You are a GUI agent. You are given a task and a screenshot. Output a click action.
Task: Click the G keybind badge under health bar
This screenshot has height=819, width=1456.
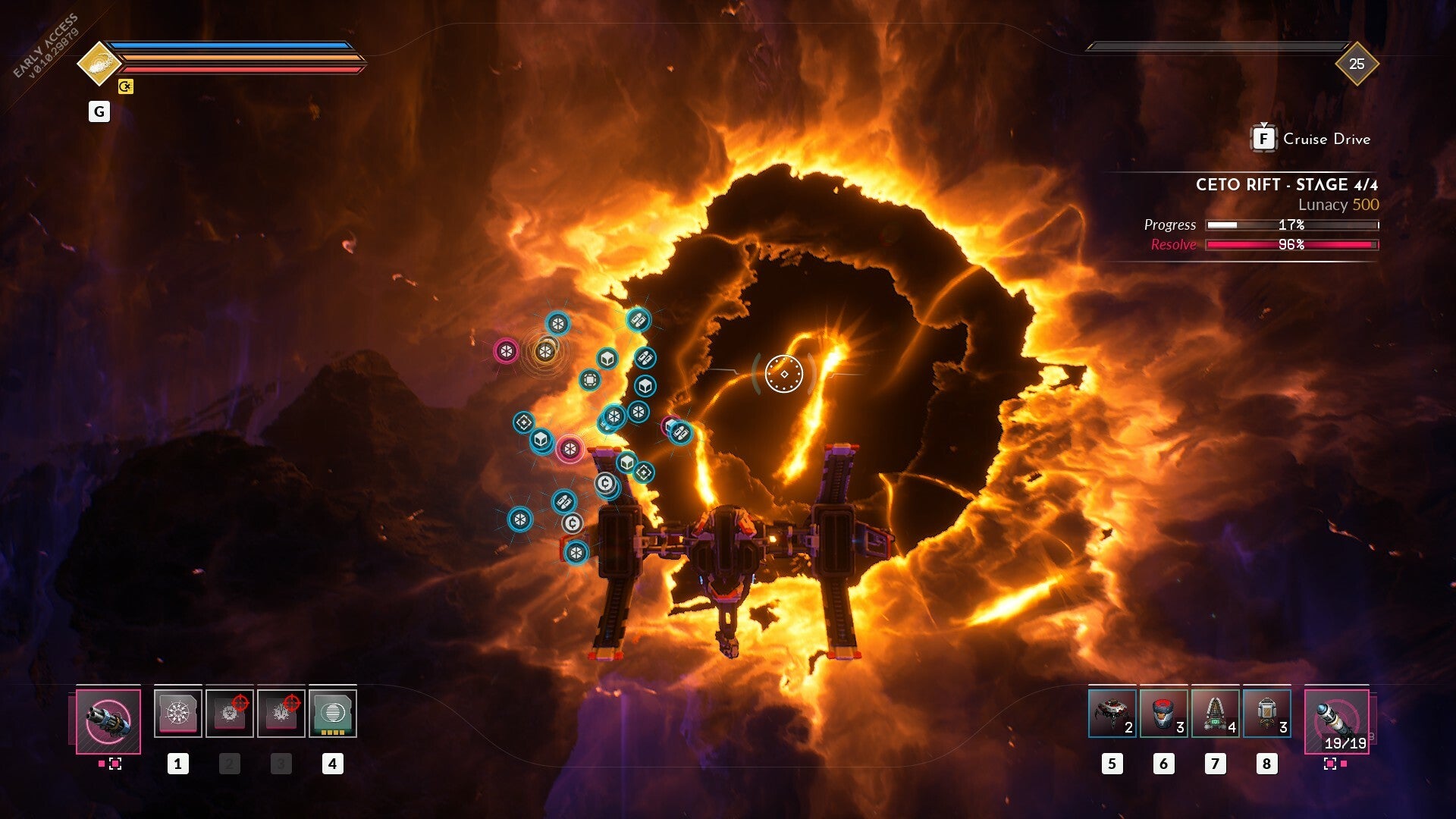(99, 111)
